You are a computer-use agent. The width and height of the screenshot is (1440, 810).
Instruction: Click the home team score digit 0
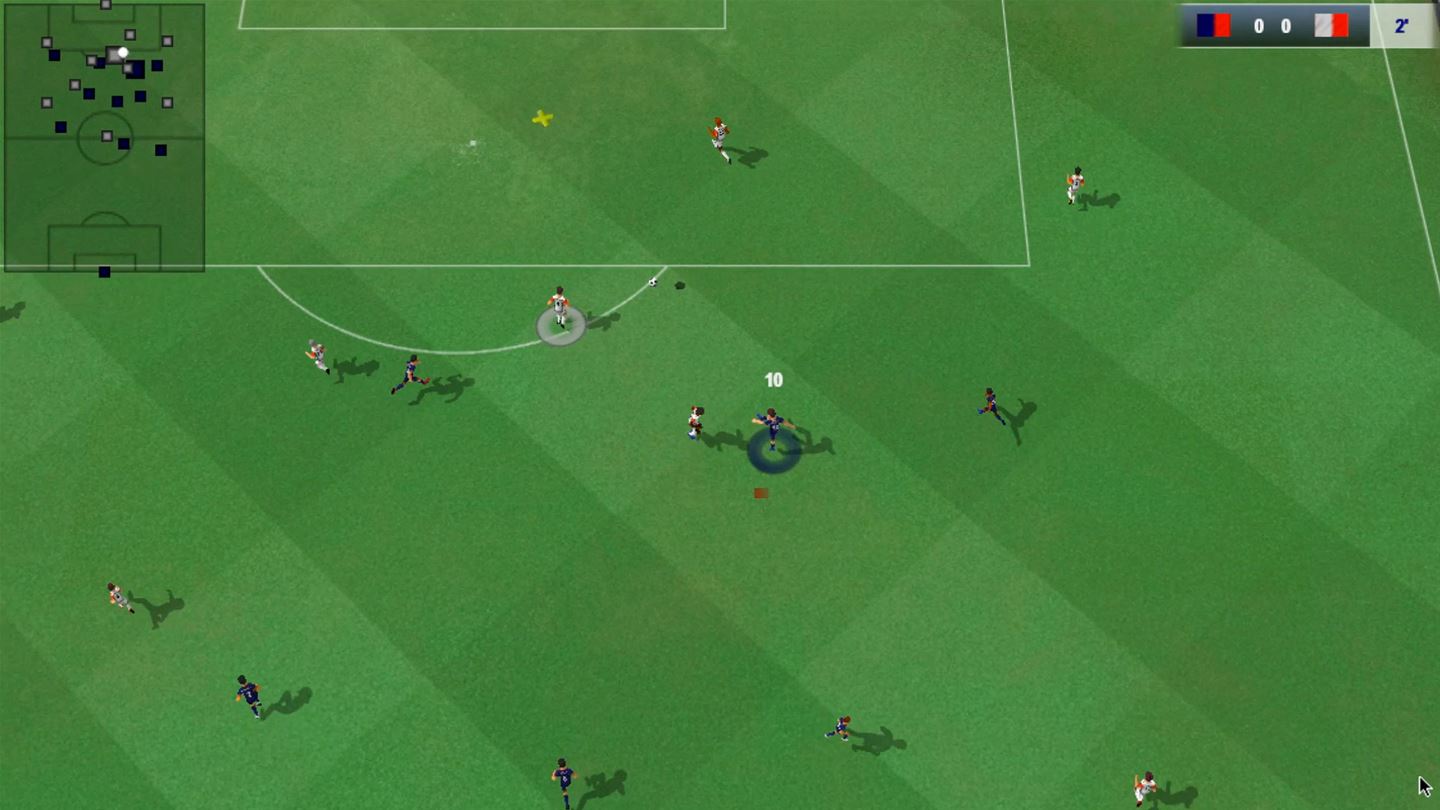(1257, 26)
